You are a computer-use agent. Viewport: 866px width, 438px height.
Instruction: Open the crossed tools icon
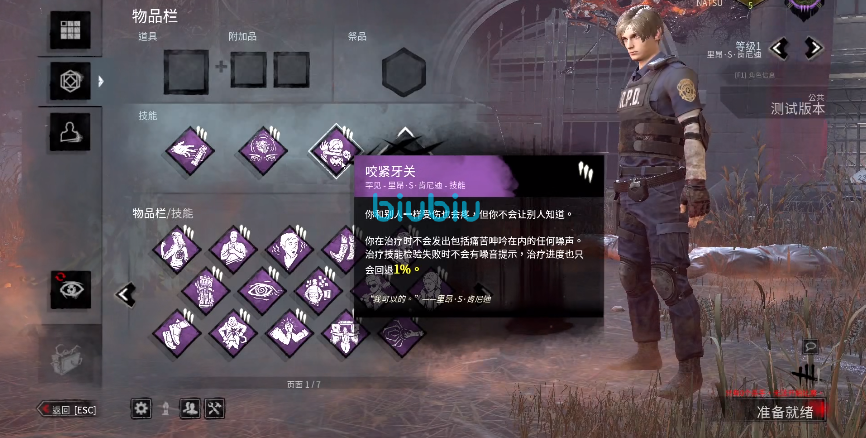coord(215,408)
